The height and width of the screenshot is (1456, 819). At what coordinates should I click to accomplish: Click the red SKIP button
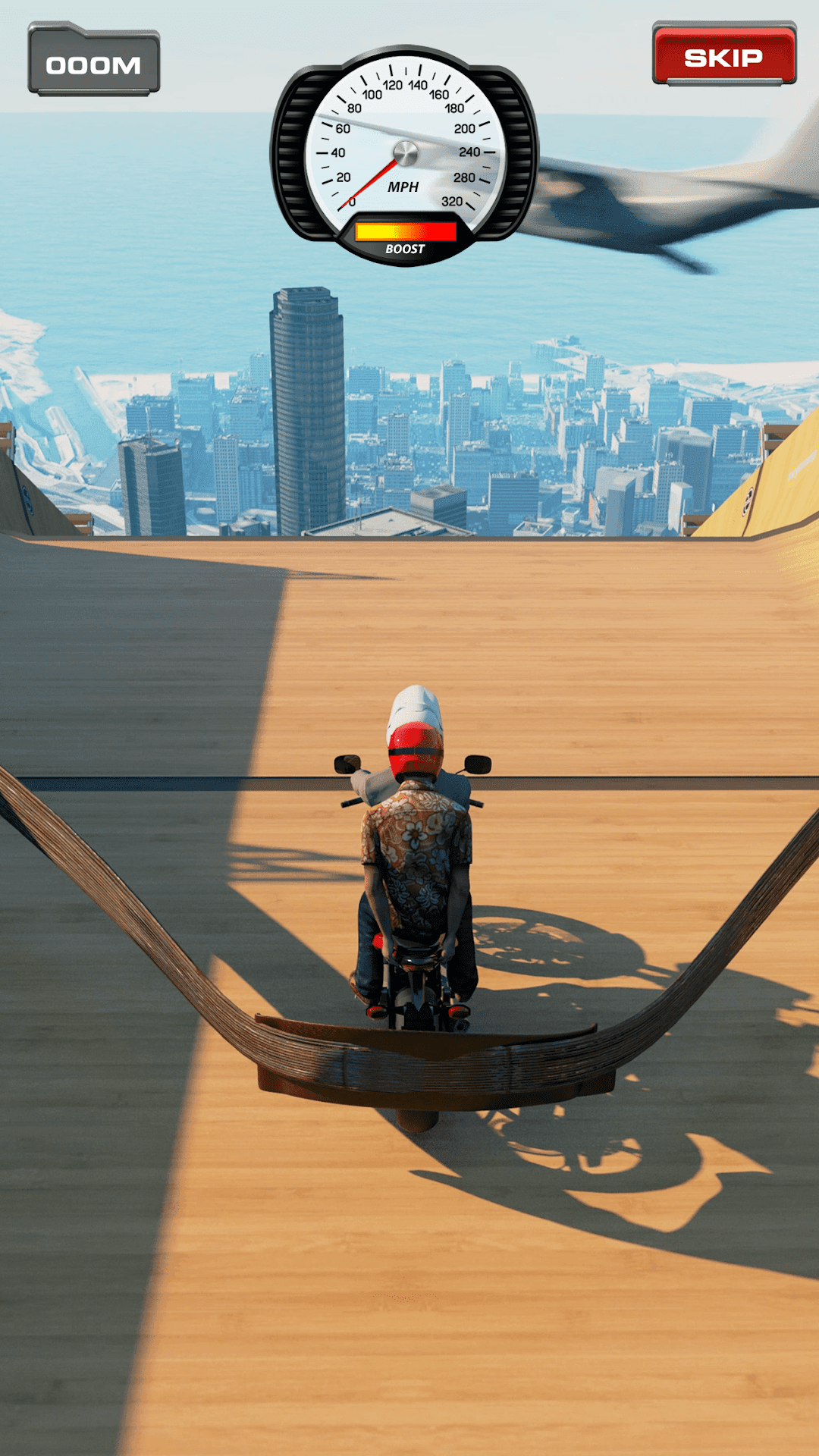click(724, 55)
